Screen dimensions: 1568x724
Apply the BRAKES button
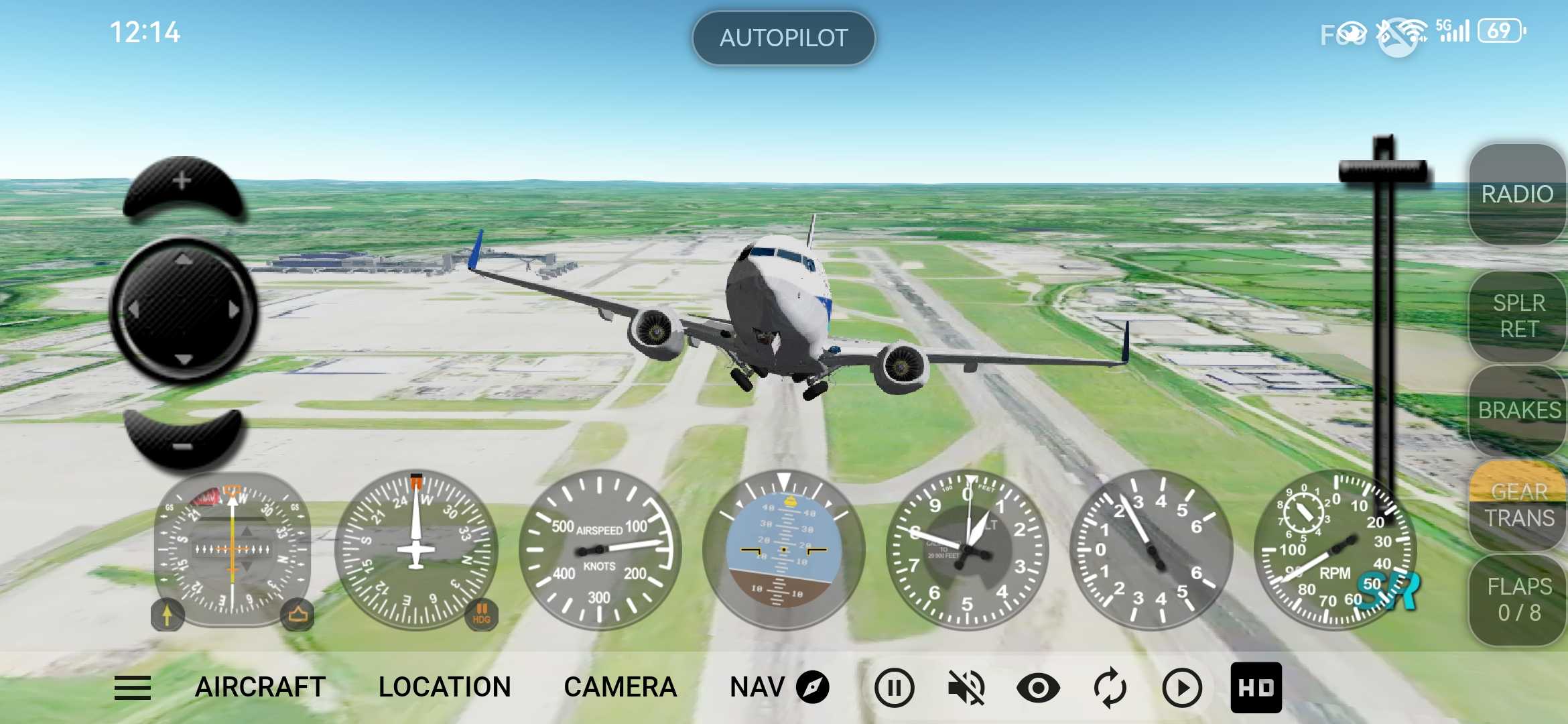pos(1518,410)
